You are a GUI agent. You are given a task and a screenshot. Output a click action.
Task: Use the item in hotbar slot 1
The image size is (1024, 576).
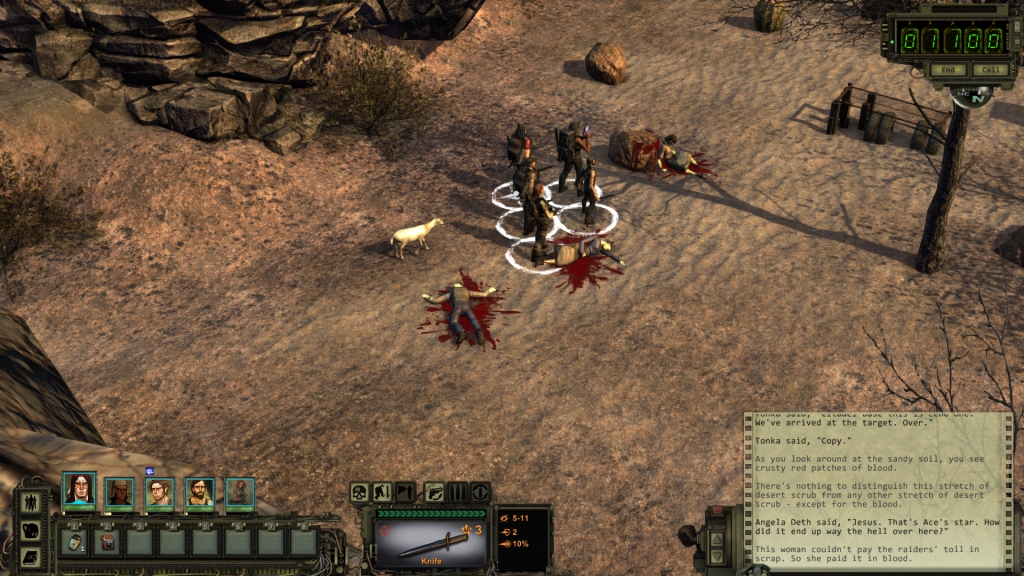[75, 542]
